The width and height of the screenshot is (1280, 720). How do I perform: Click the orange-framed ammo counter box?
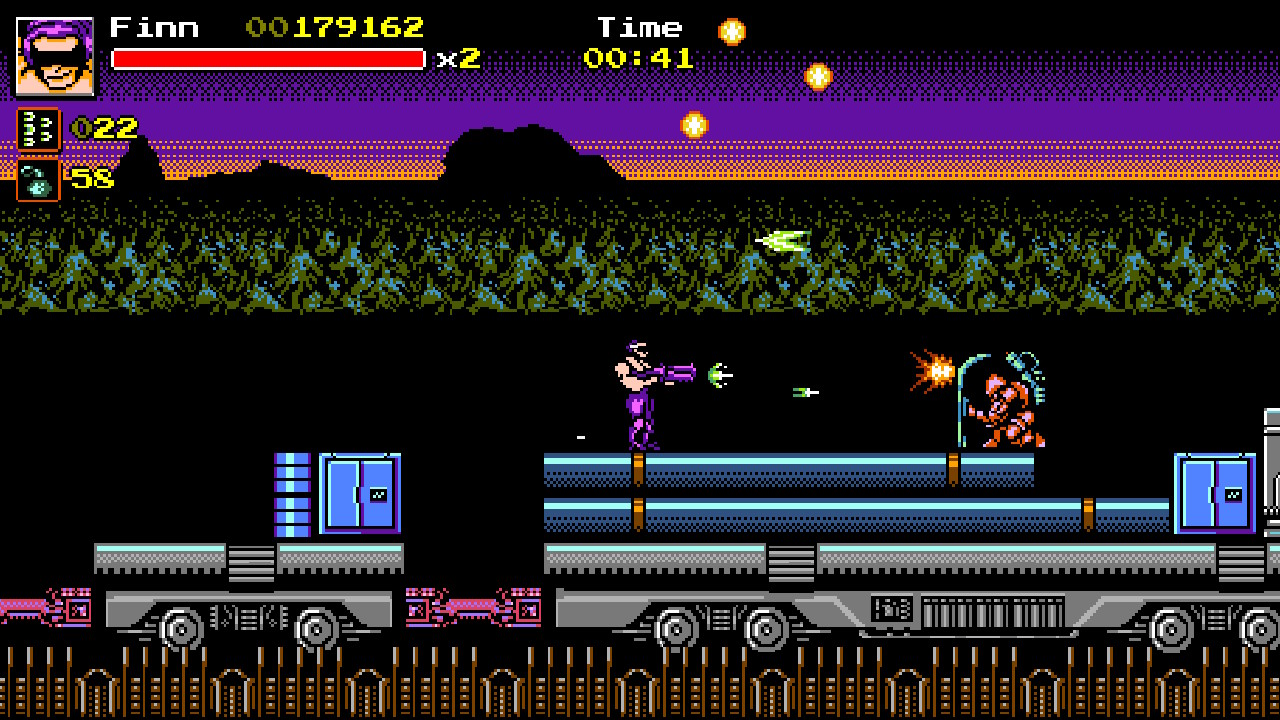[37, 127]
